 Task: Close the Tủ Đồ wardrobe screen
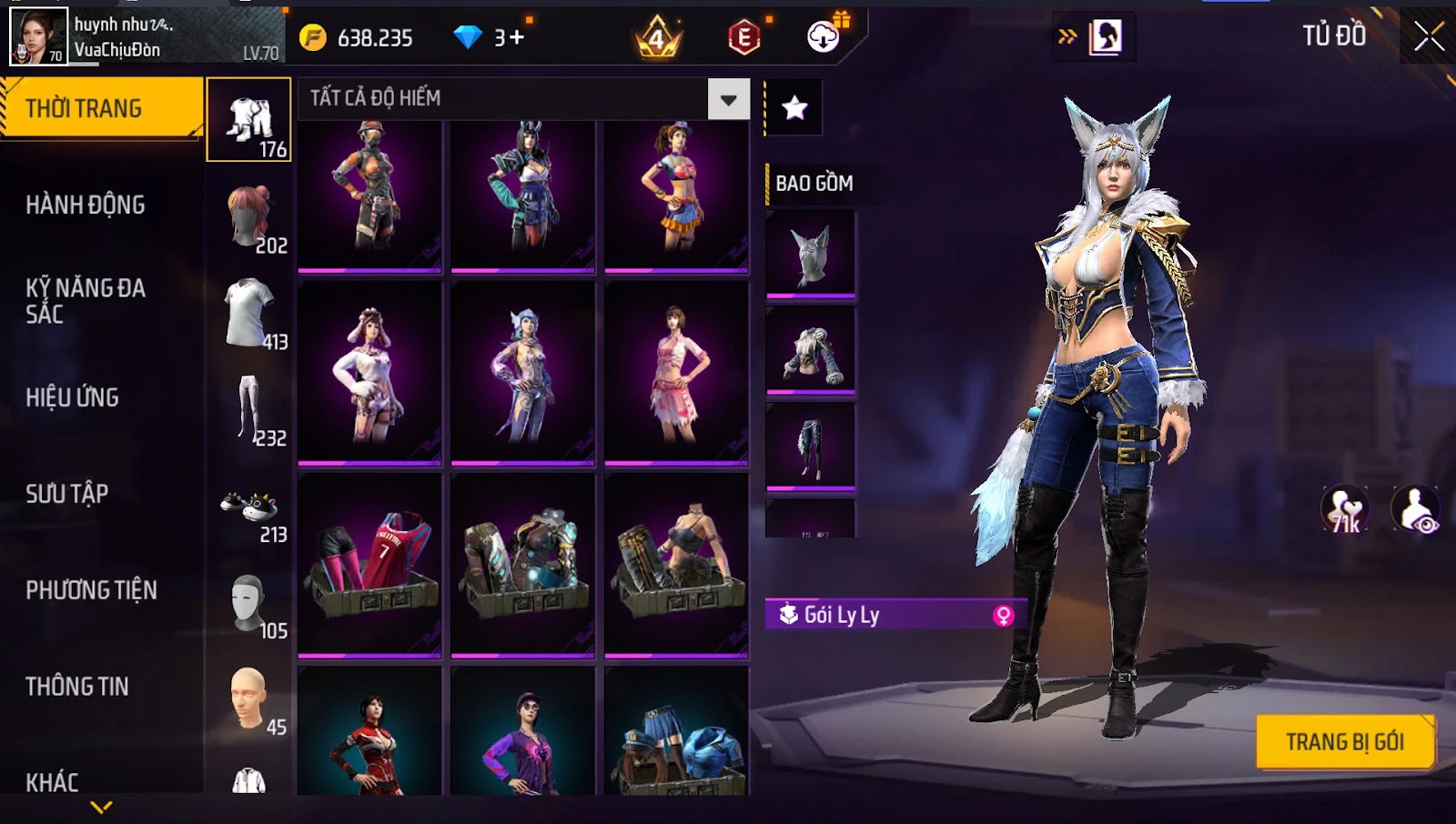[1428, 36]
